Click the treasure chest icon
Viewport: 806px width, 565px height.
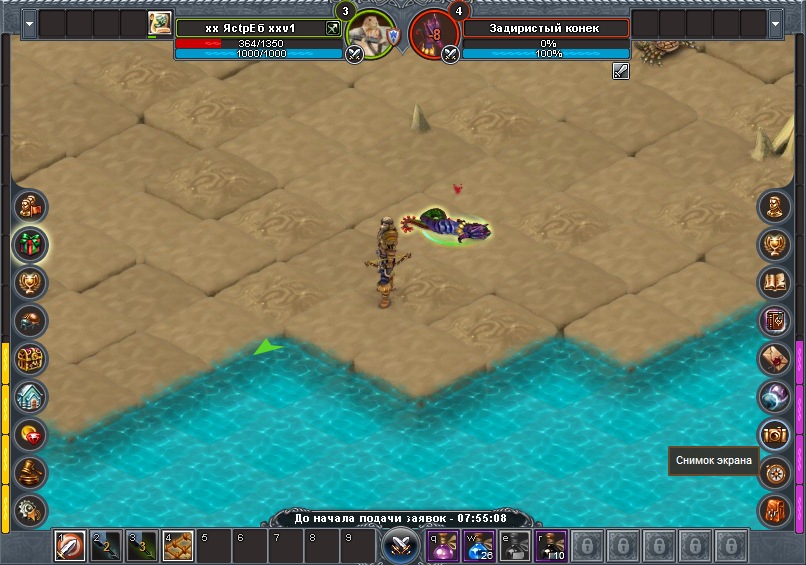click(x=31, y=358)
